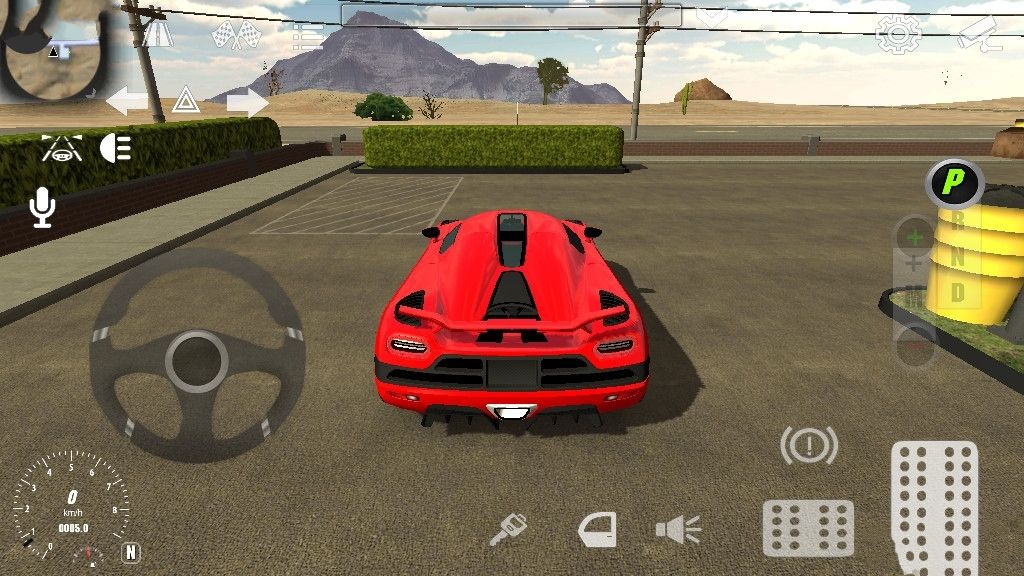Sound the horn
This screenshot has width=1024, height=576.
click(678, 529)
